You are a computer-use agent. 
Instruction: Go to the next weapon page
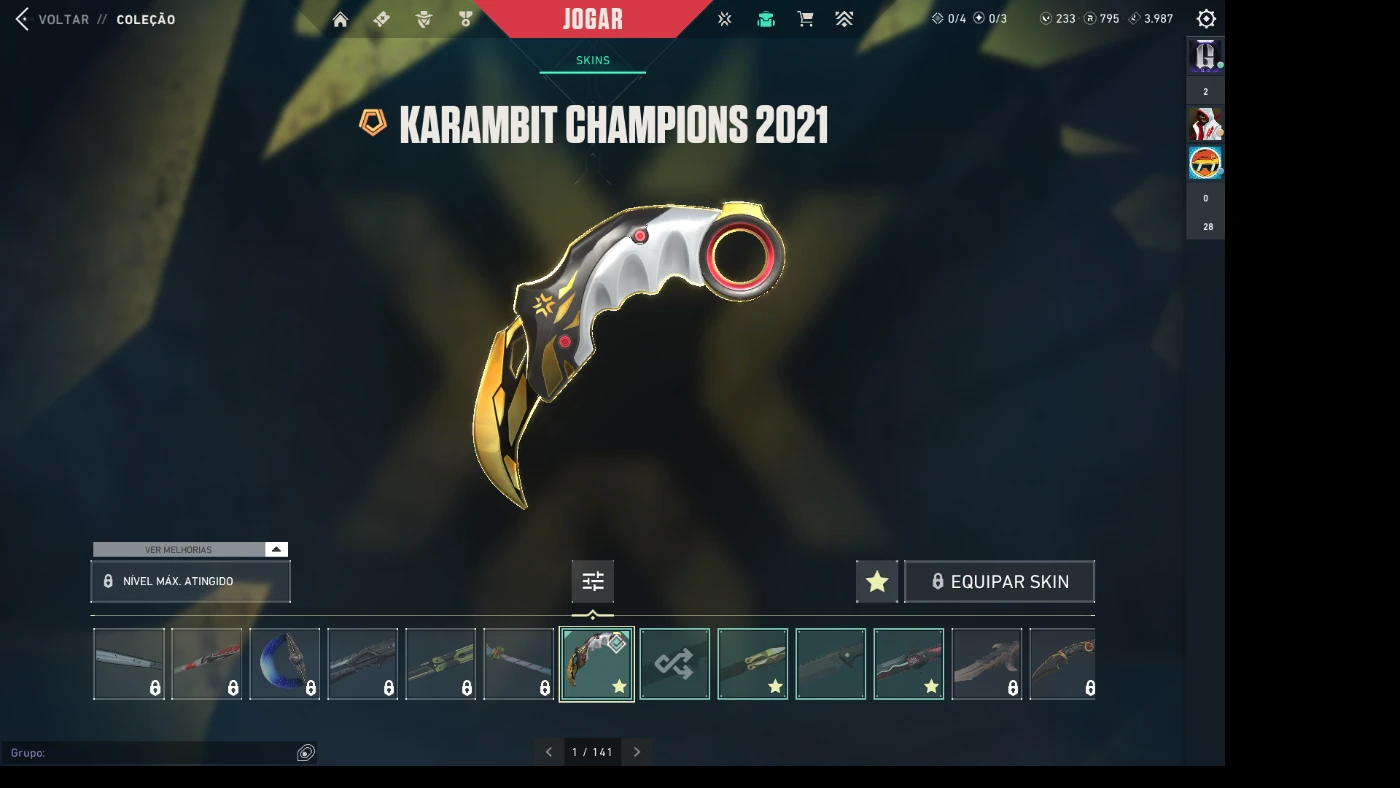637,752
